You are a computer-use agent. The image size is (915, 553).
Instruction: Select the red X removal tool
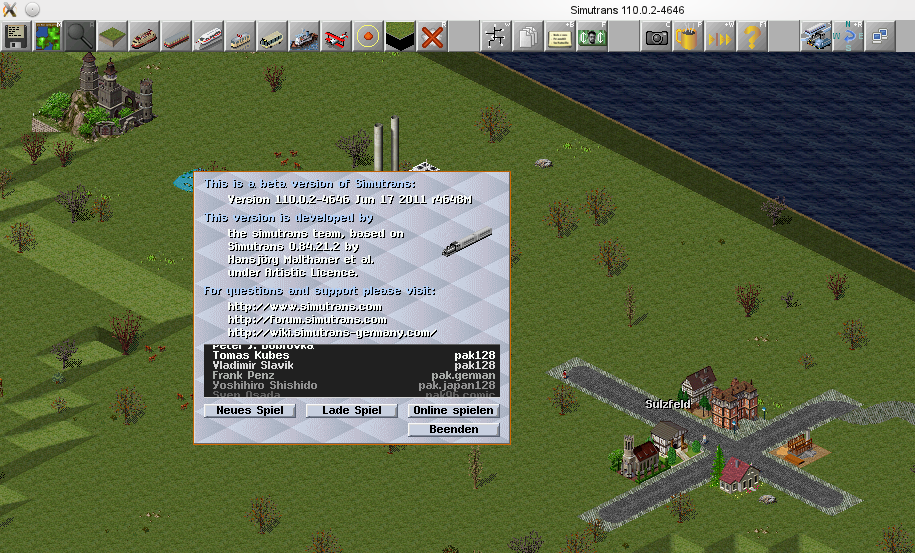tap(432, 37)
